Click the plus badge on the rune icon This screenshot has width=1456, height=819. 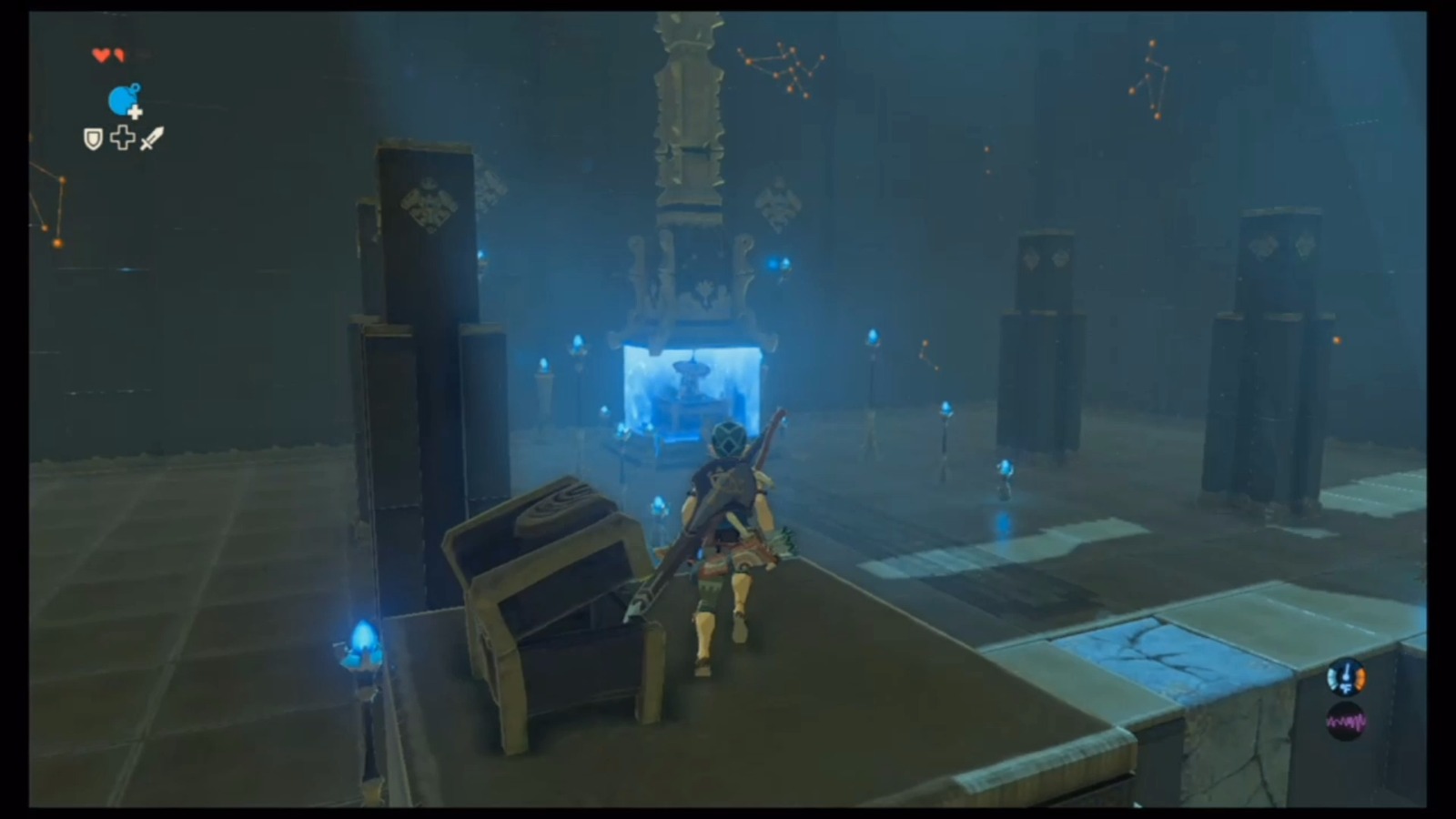click(x=136, y=114)
